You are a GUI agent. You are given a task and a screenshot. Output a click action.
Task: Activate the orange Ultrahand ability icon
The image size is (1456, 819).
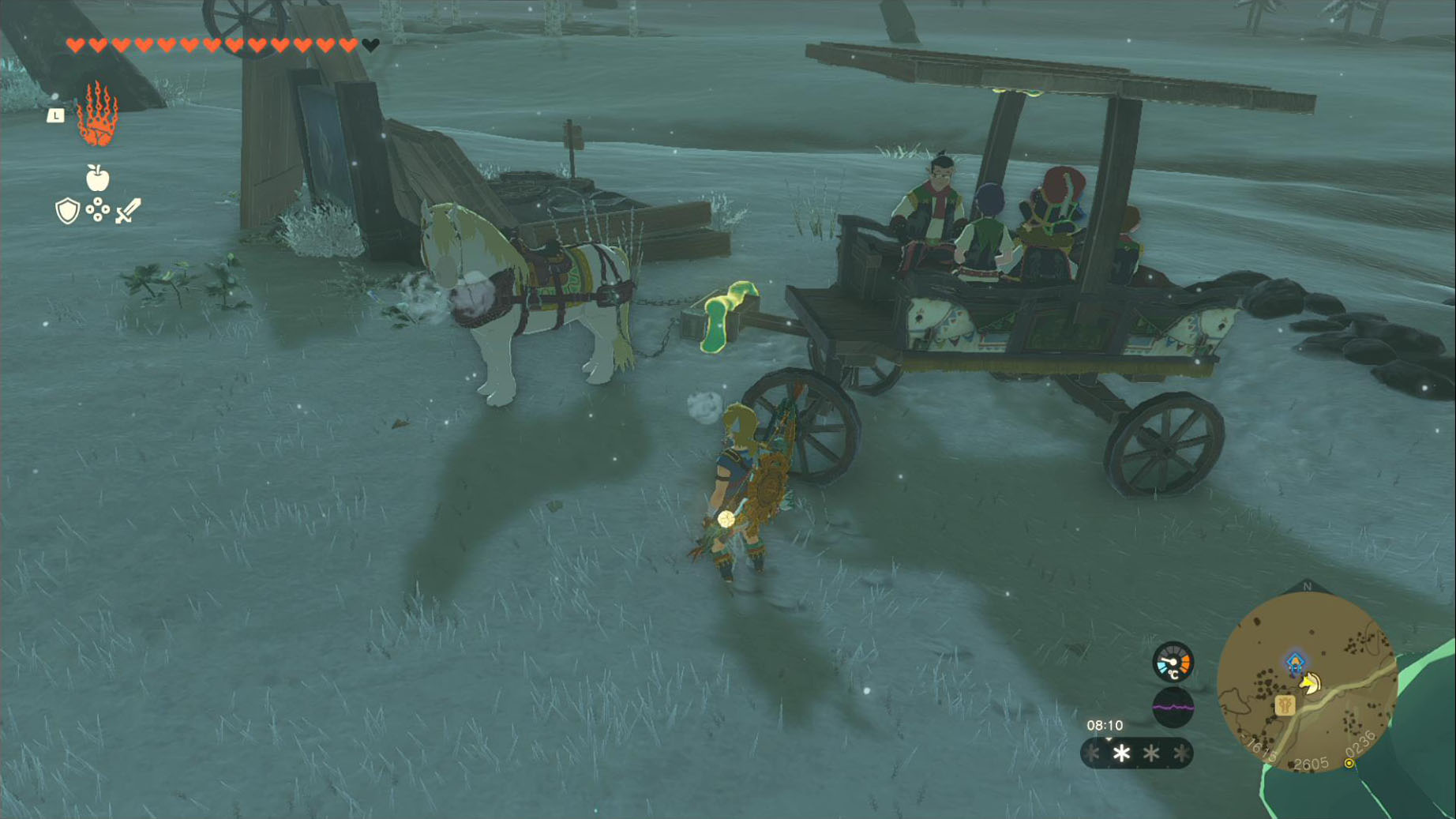[98, 115]
